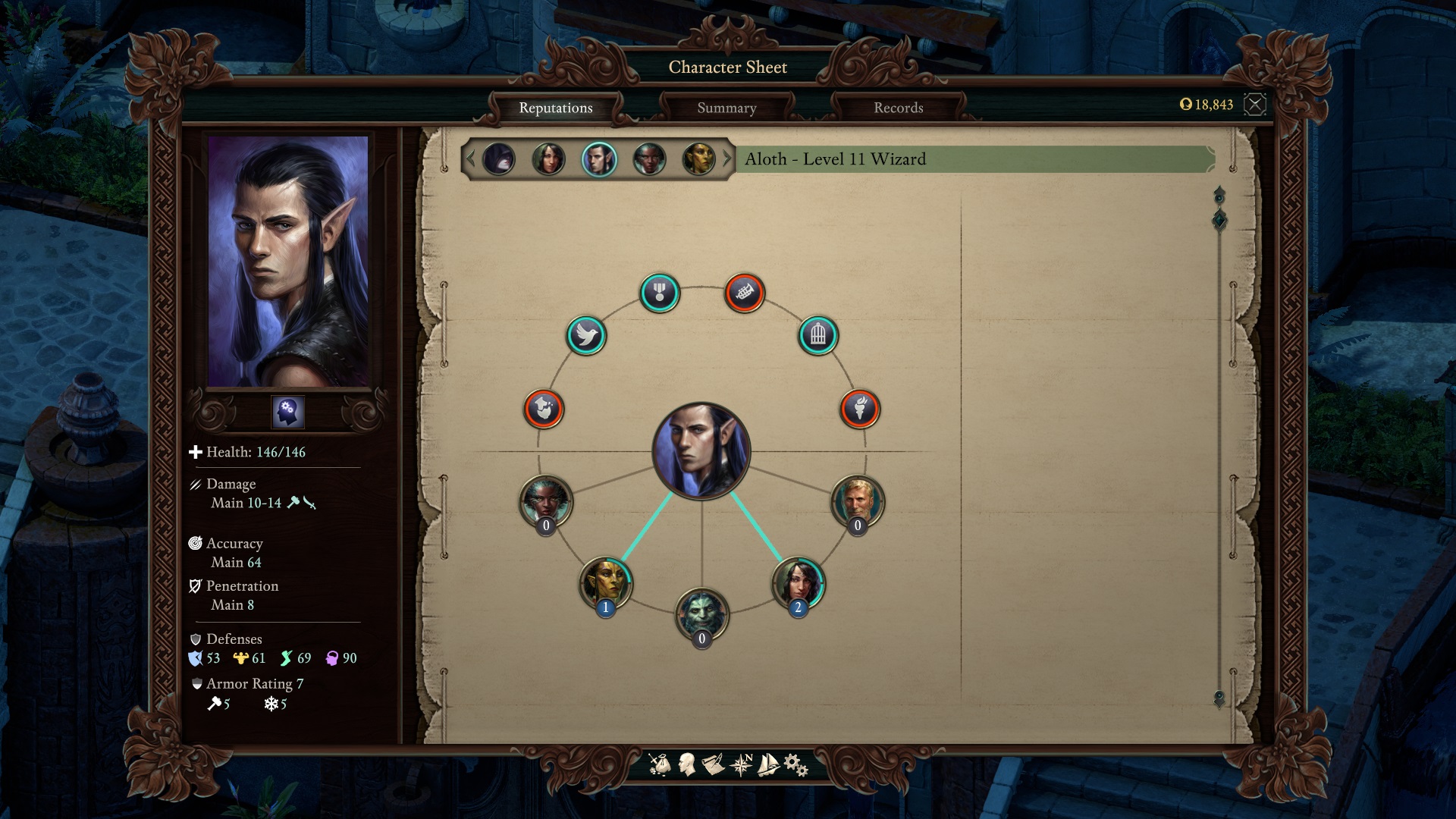Inspect the crown reputation icon

tap(745, 292)
